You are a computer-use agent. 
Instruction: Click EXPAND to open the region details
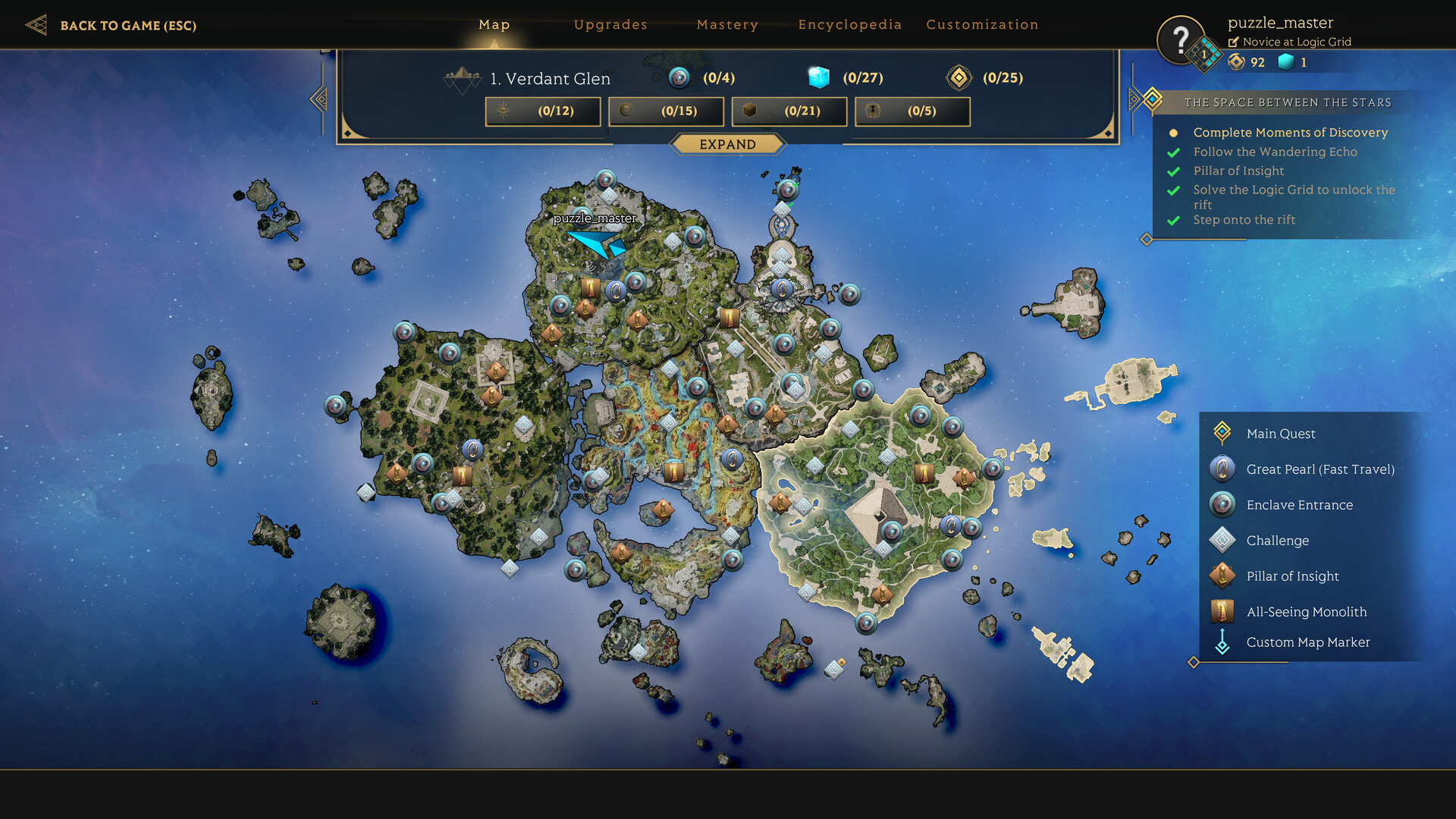pos(728,144)
